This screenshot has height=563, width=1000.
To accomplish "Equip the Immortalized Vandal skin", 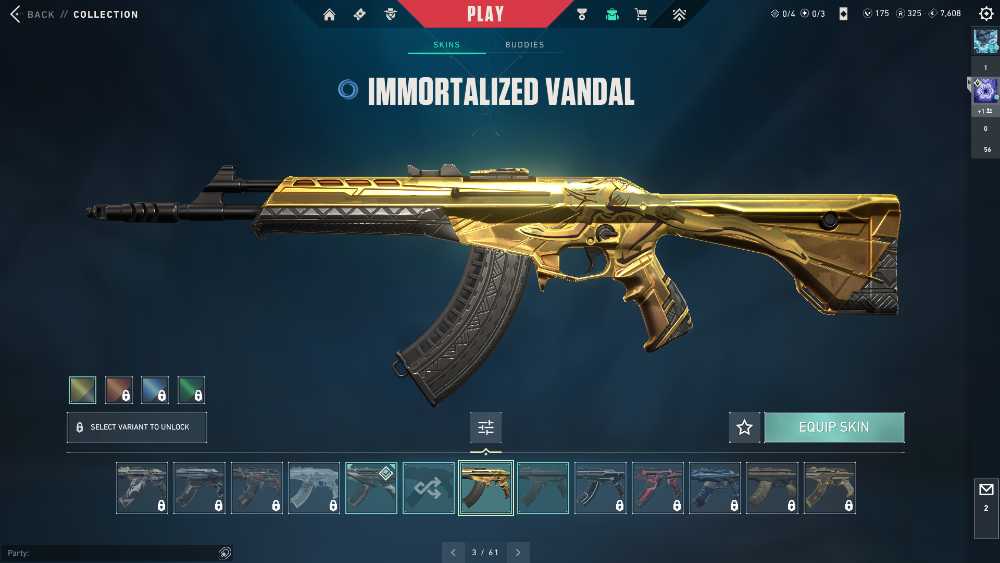I will pos(833,427).
